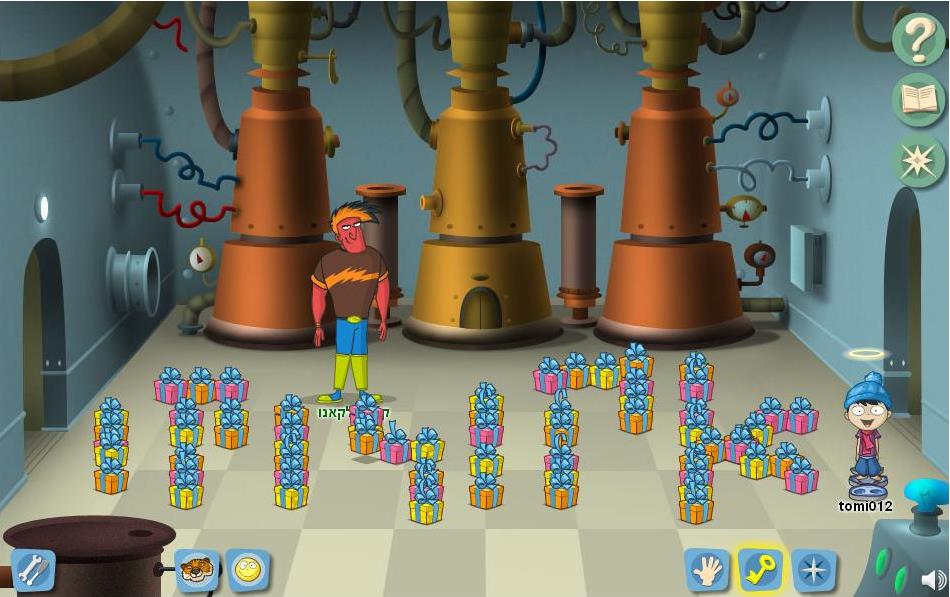Viewport: 950px width, 597px height.
Task: Open the yellow smiley emotes
Action: tap(247, 571)
